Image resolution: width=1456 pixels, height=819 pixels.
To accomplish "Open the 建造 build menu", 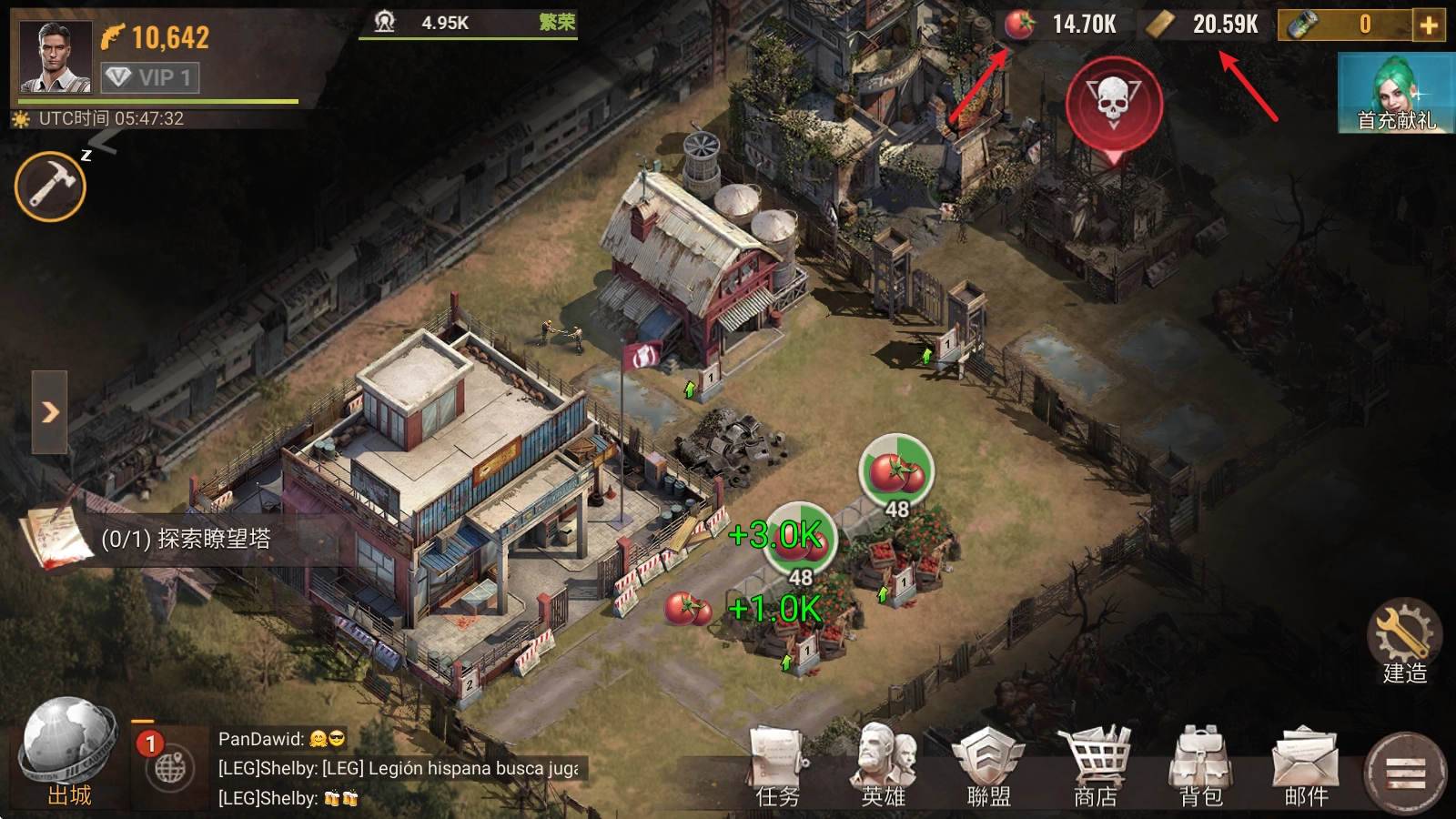I will point(1404,642).
